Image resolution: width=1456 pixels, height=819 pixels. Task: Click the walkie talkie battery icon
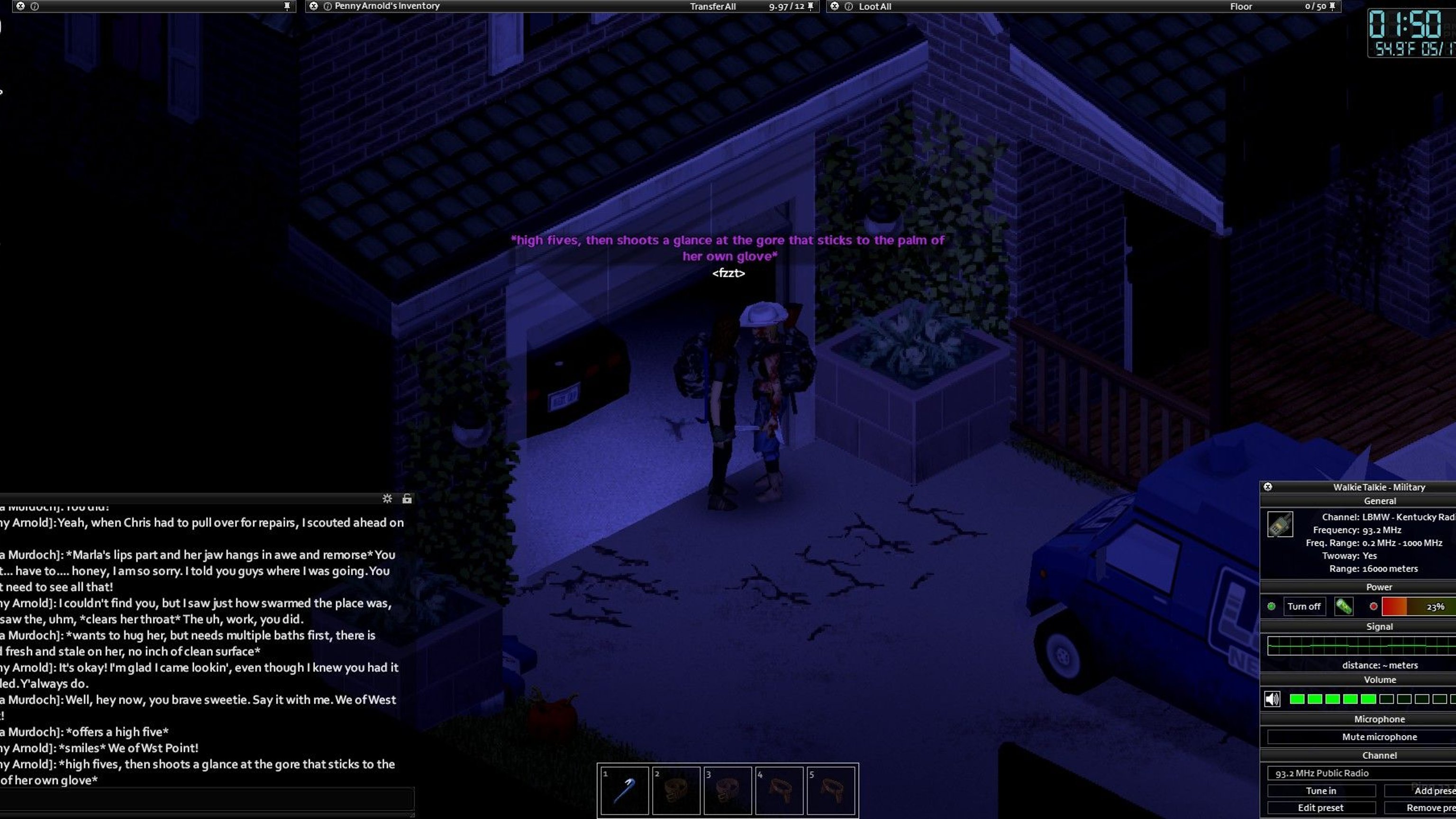tap(1344, 607)
